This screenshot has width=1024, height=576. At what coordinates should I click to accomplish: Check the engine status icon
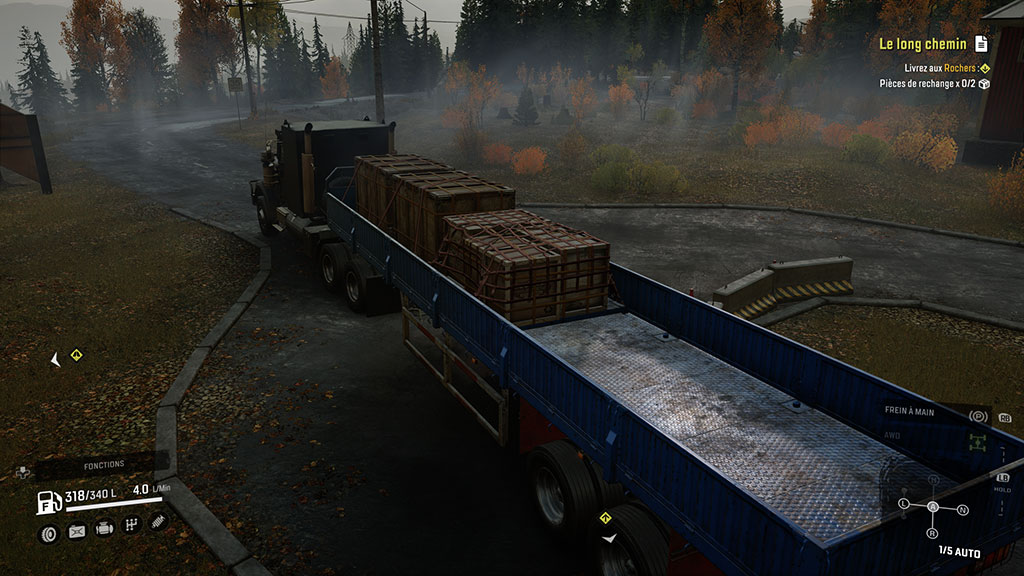point(104,528)
